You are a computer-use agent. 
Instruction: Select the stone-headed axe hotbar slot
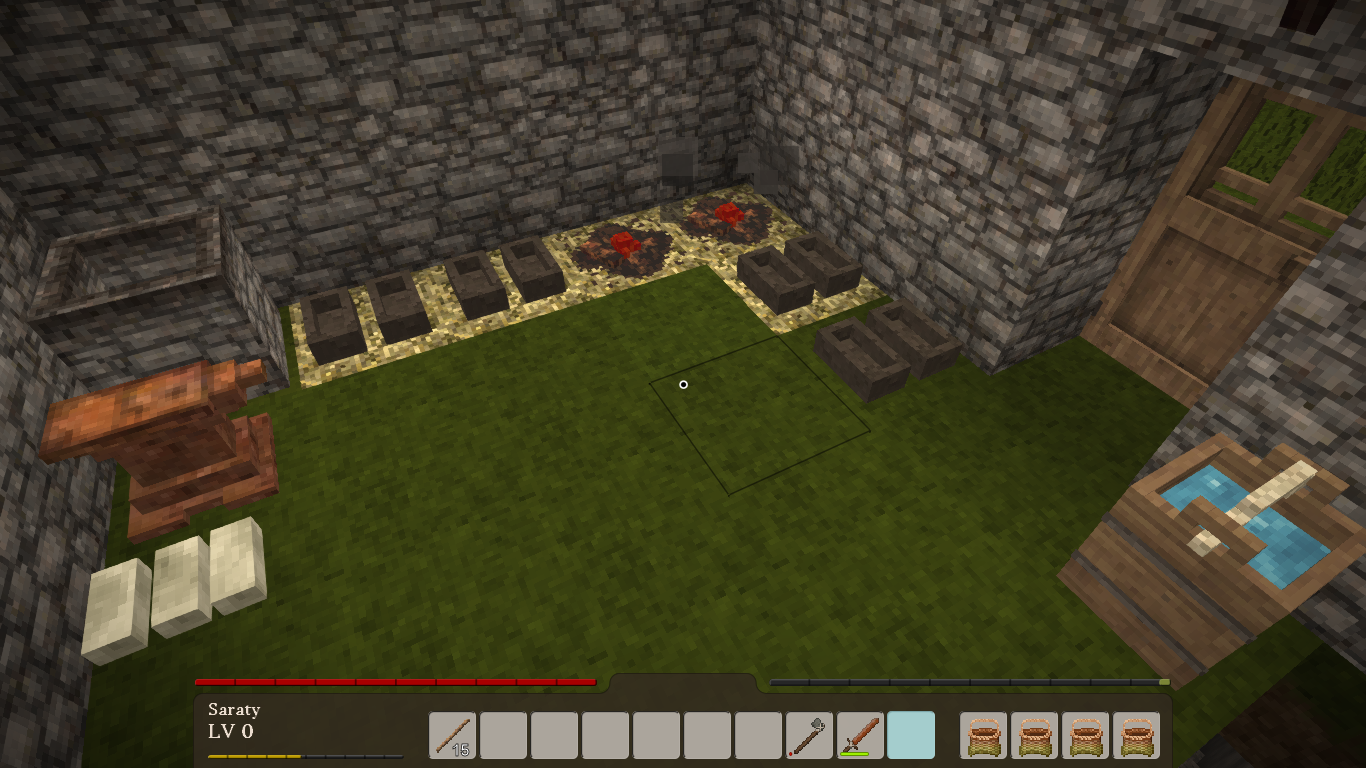pos(810,735)
